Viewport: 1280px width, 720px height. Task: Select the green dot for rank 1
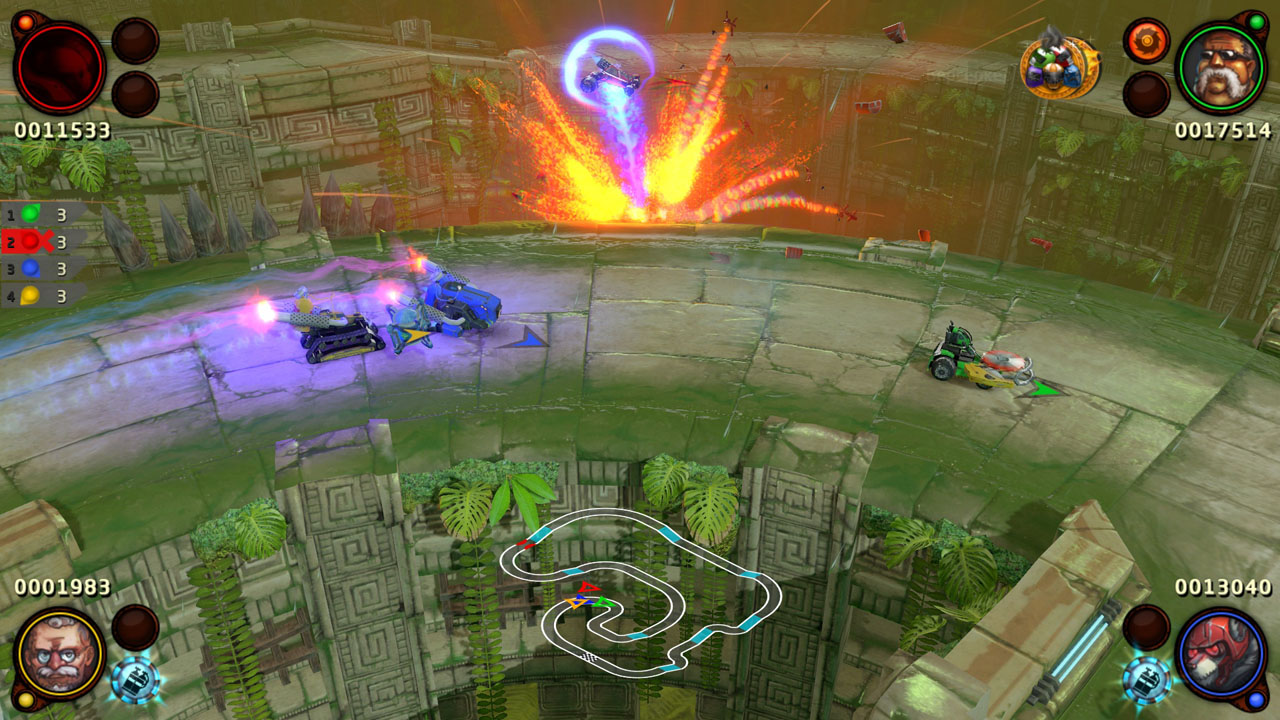[28, 213]
